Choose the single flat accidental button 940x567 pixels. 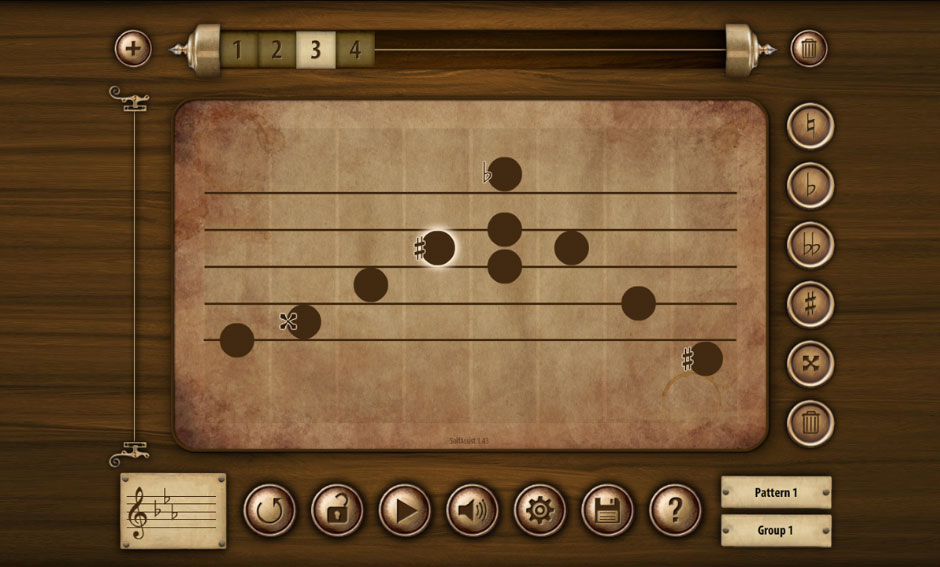tap(810, 185)
